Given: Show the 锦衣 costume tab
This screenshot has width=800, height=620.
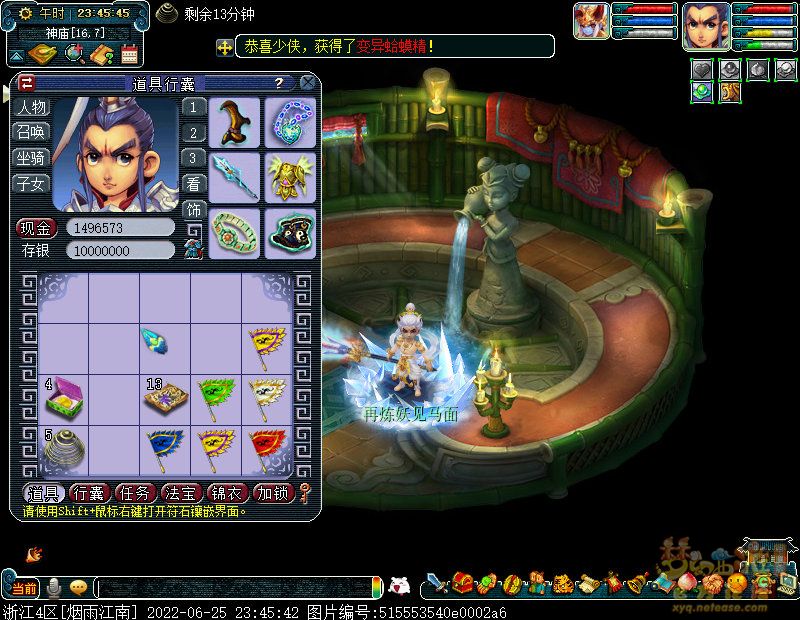Looking at the screenshot, I should (x=226, y=493).
